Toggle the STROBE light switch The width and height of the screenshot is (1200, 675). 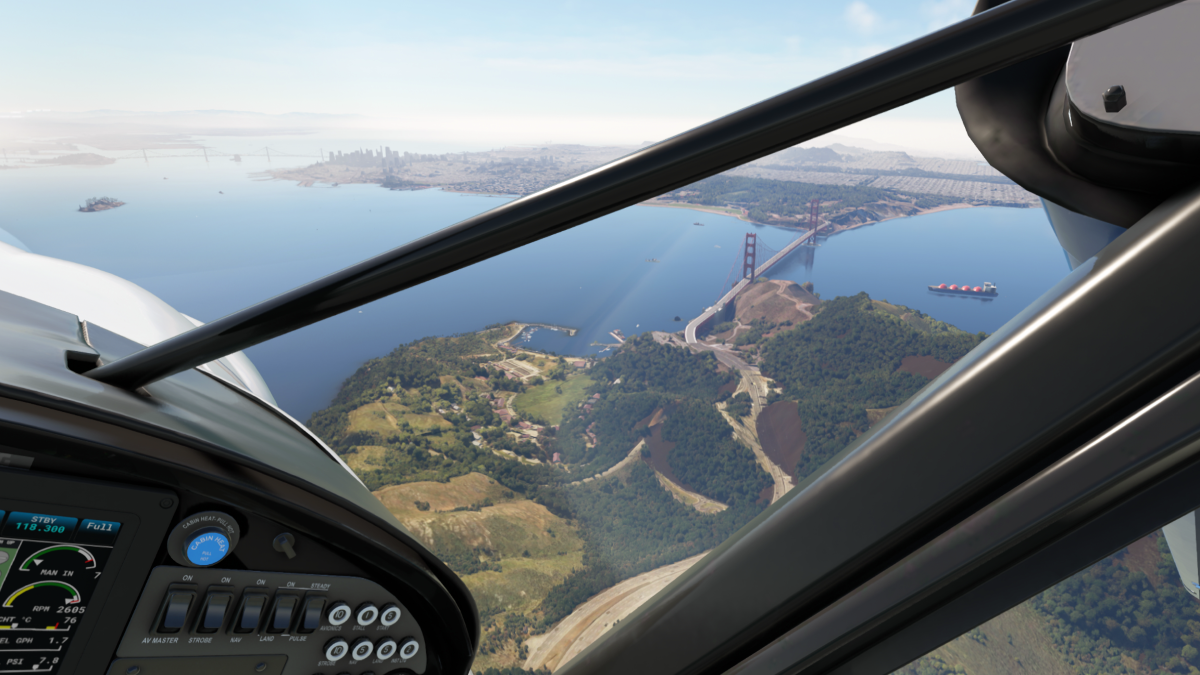(215, 611)
